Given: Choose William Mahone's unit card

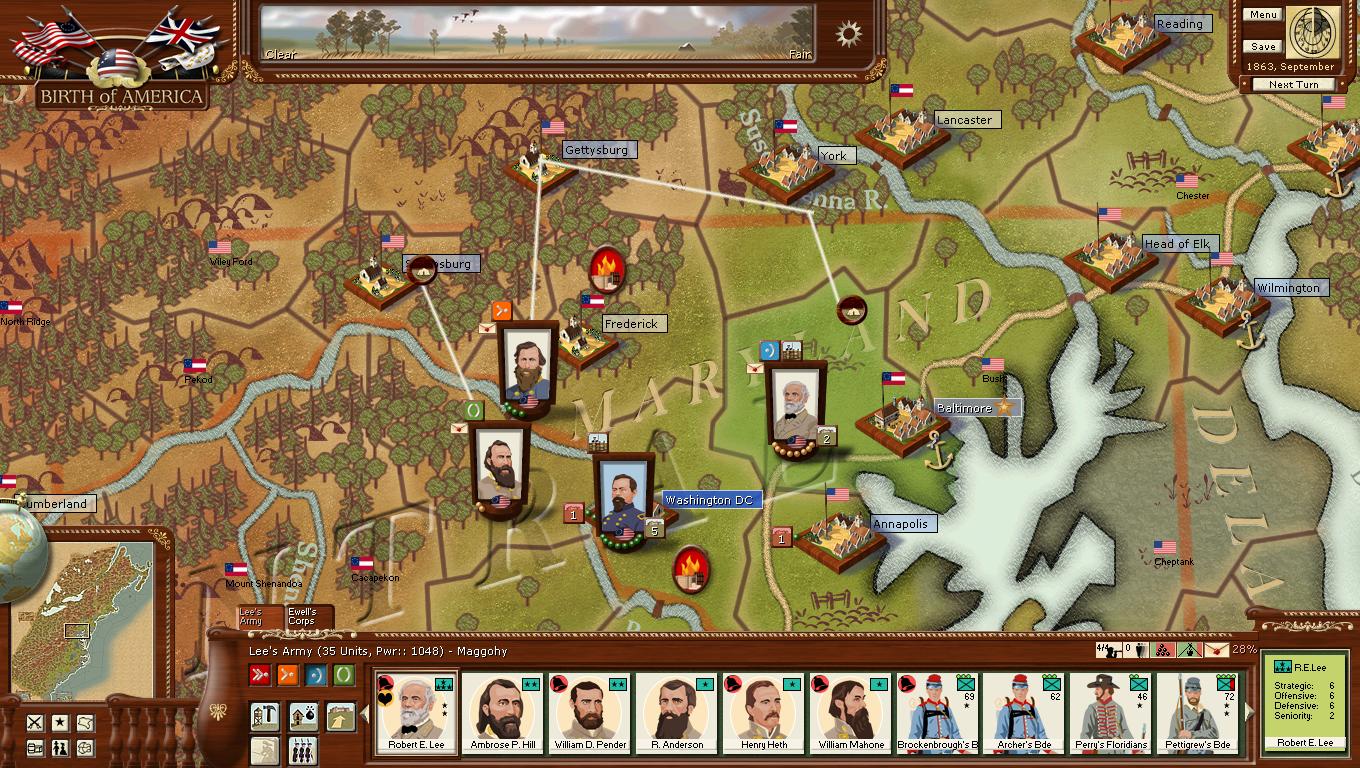Looking at the screenshot, I should [x=849, y=712].
